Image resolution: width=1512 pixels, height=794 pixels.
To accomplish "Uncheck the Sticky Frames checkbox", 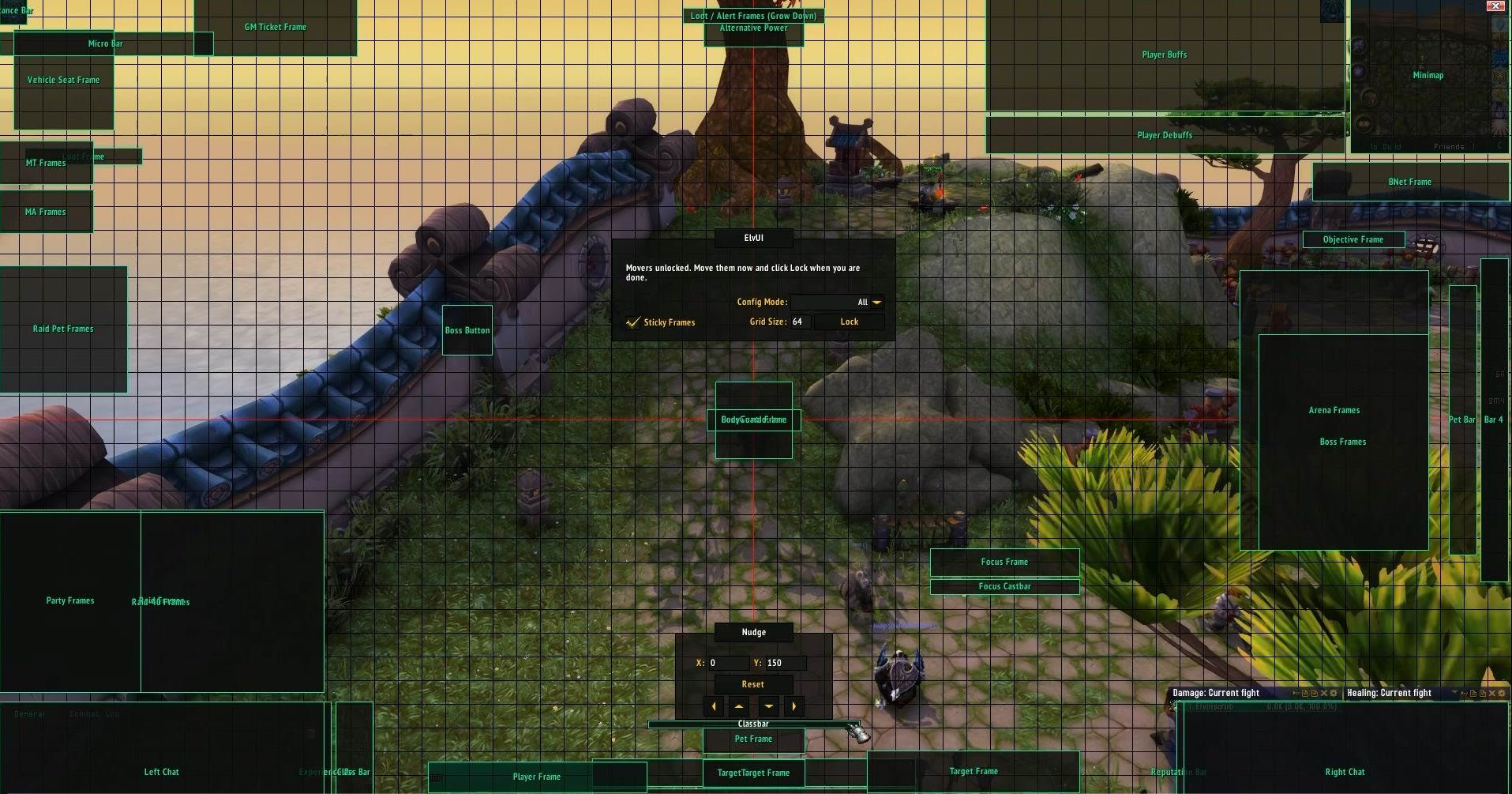I will (632, 322).
